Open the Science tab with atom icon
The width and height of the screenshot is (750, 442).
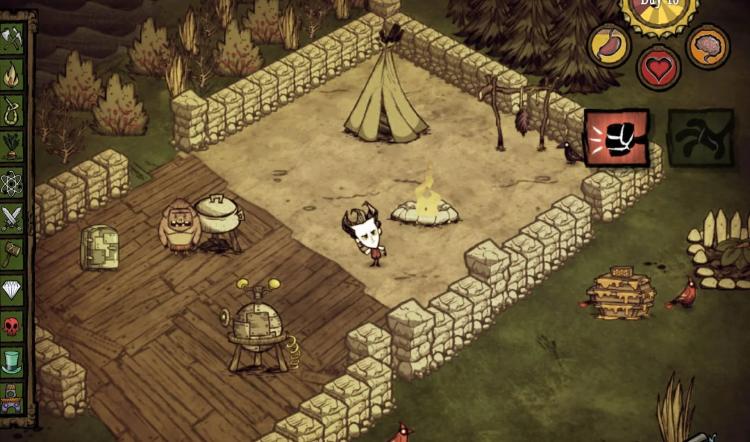pos(12,181)
